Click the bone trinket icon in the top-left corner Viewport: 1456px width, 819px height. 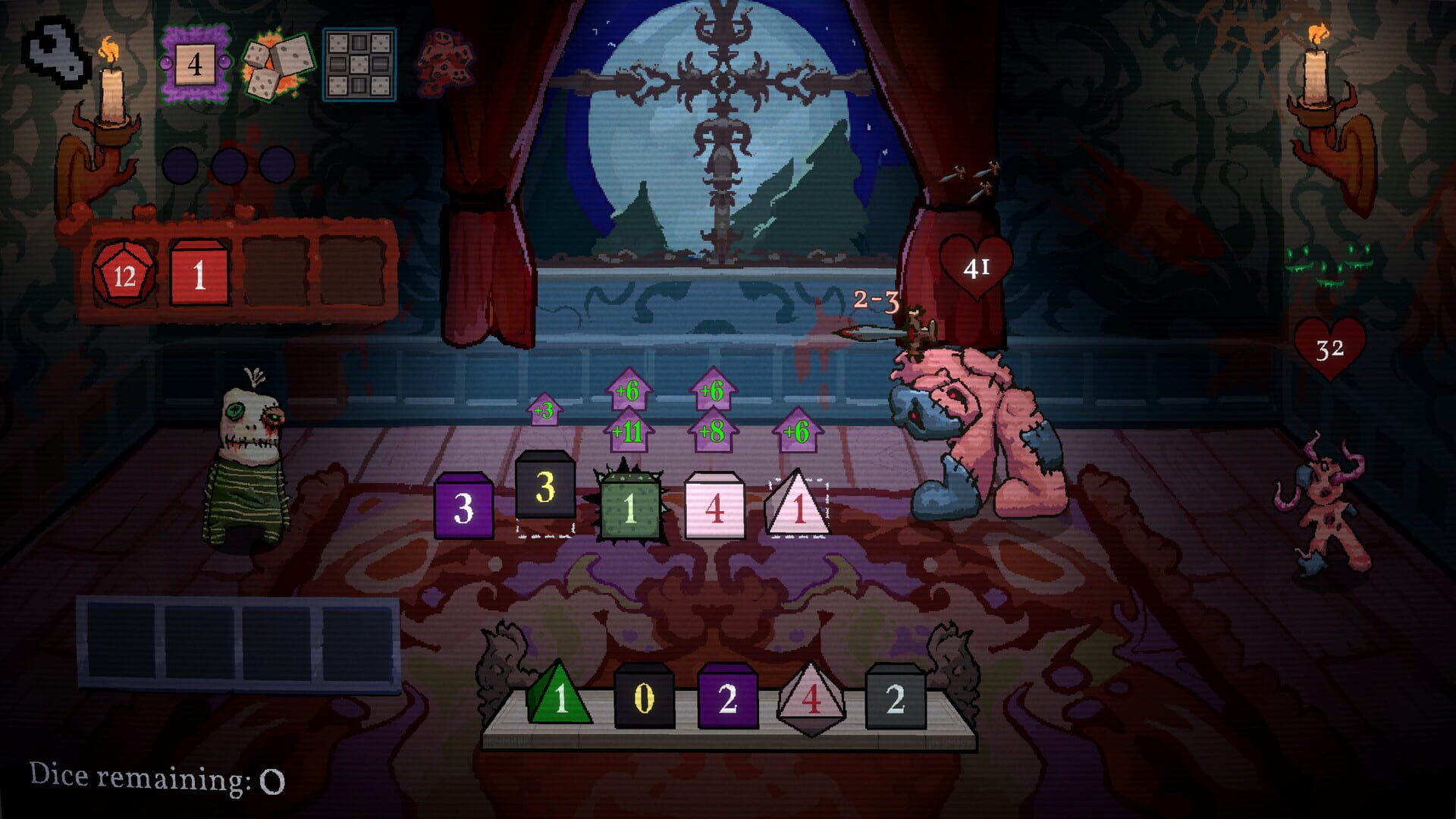click(53, 53)
